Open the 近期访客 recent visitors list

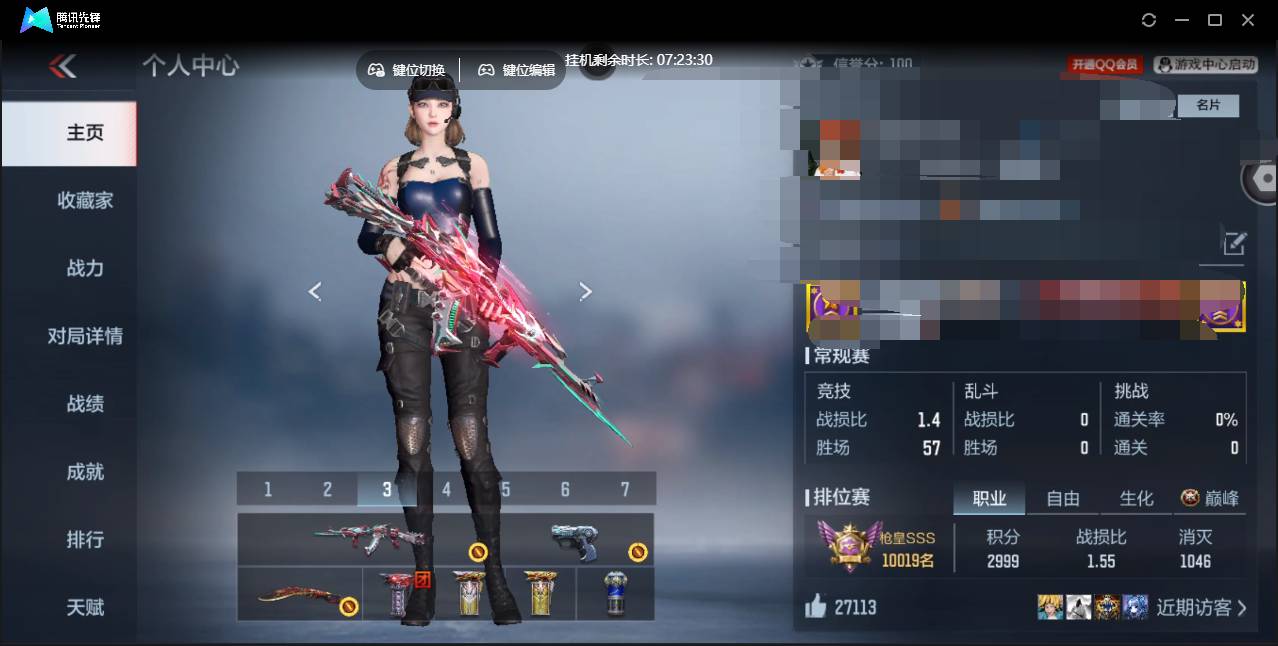point(1201,607)
